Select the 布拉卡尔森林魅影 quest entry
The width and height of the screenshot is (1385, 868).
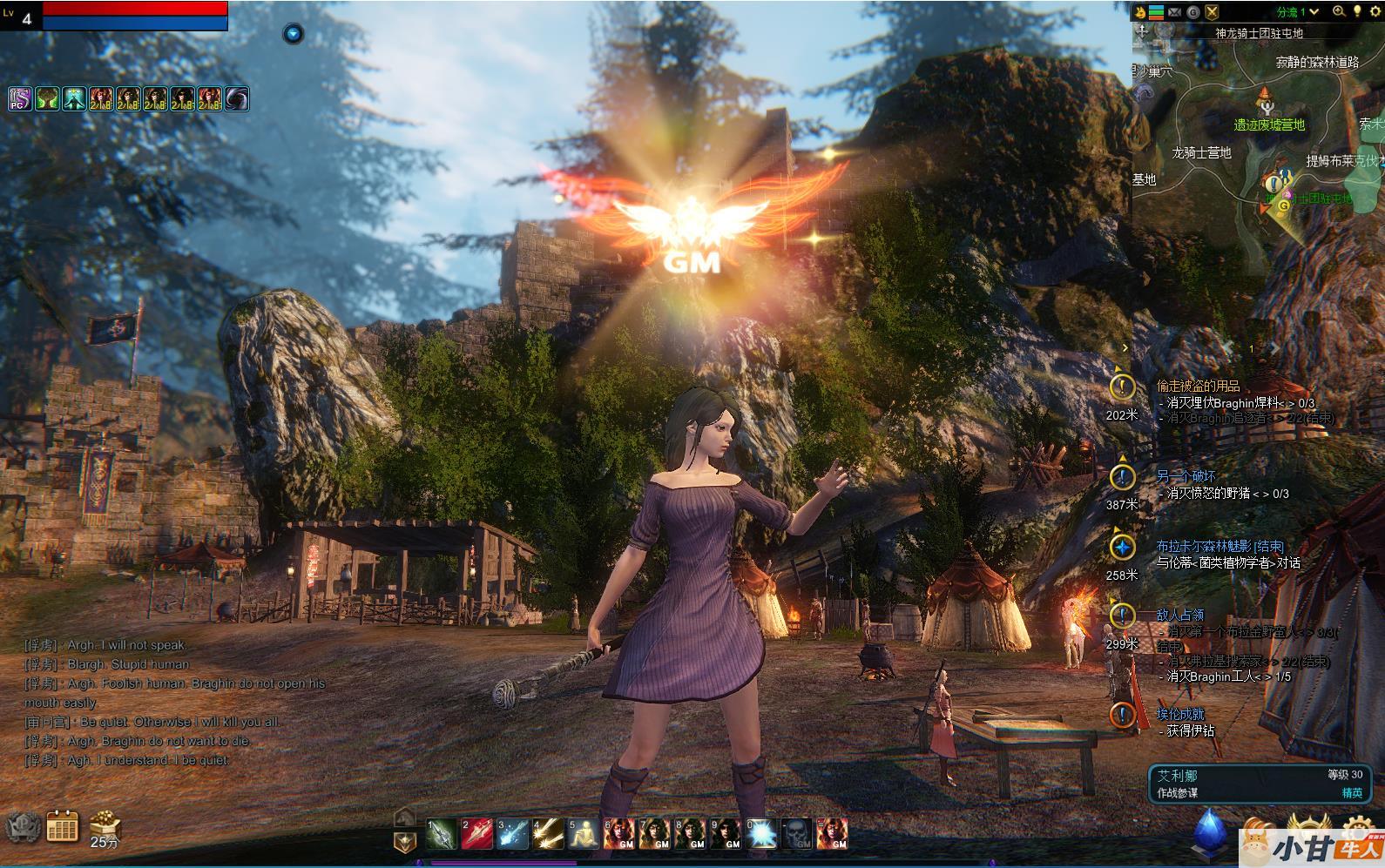click(1219, 546)
